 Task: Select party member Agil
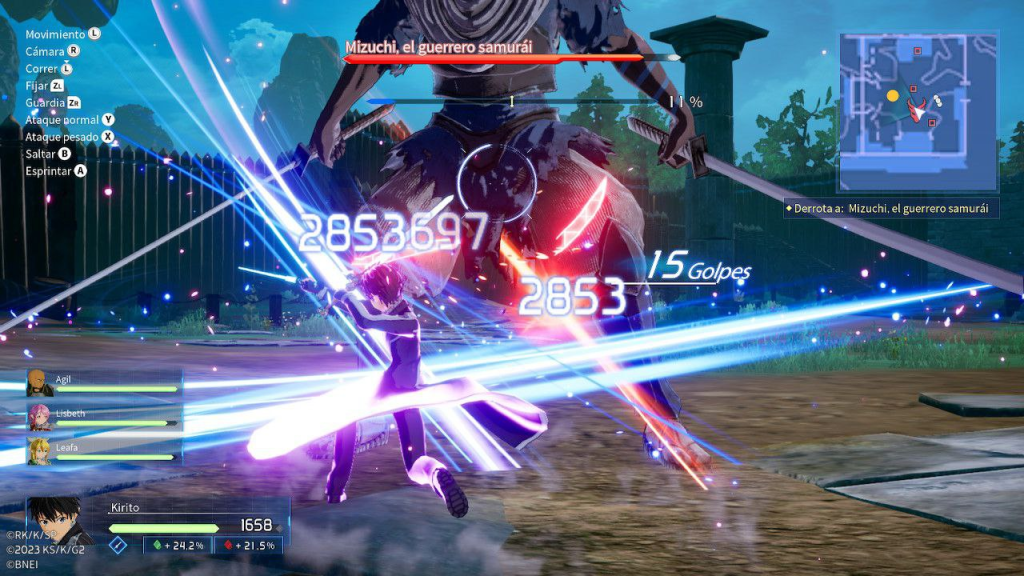tap(104, 384)
